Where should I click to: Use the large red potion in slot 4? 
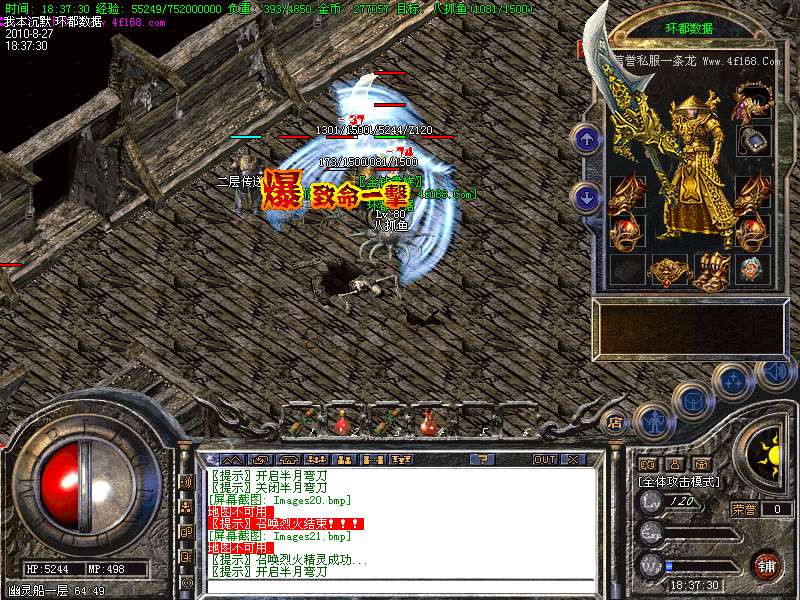[x=429, y=421]
